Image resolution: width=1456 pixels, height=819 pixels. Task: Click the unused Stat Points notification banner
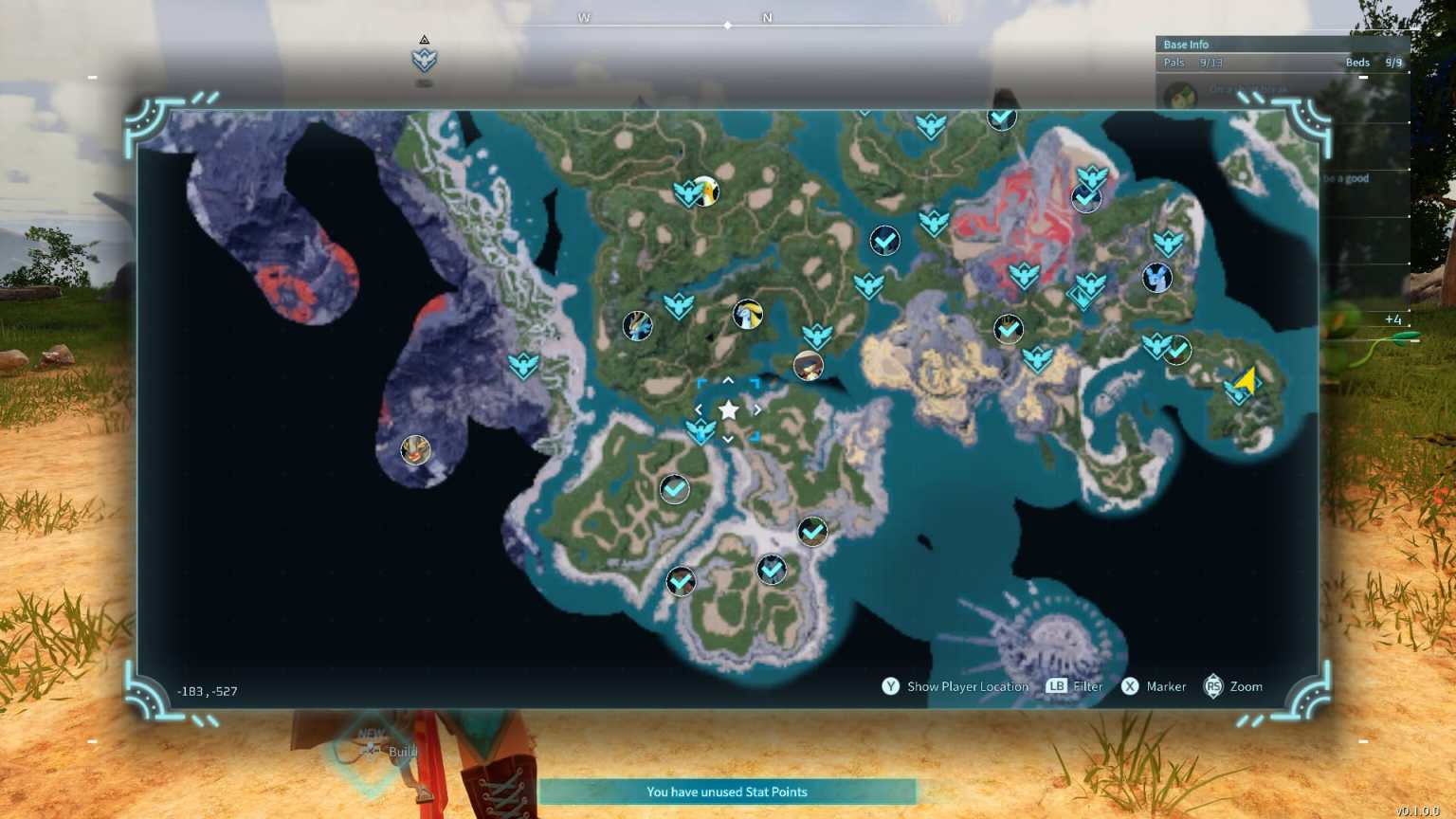[x=727, y=792]
